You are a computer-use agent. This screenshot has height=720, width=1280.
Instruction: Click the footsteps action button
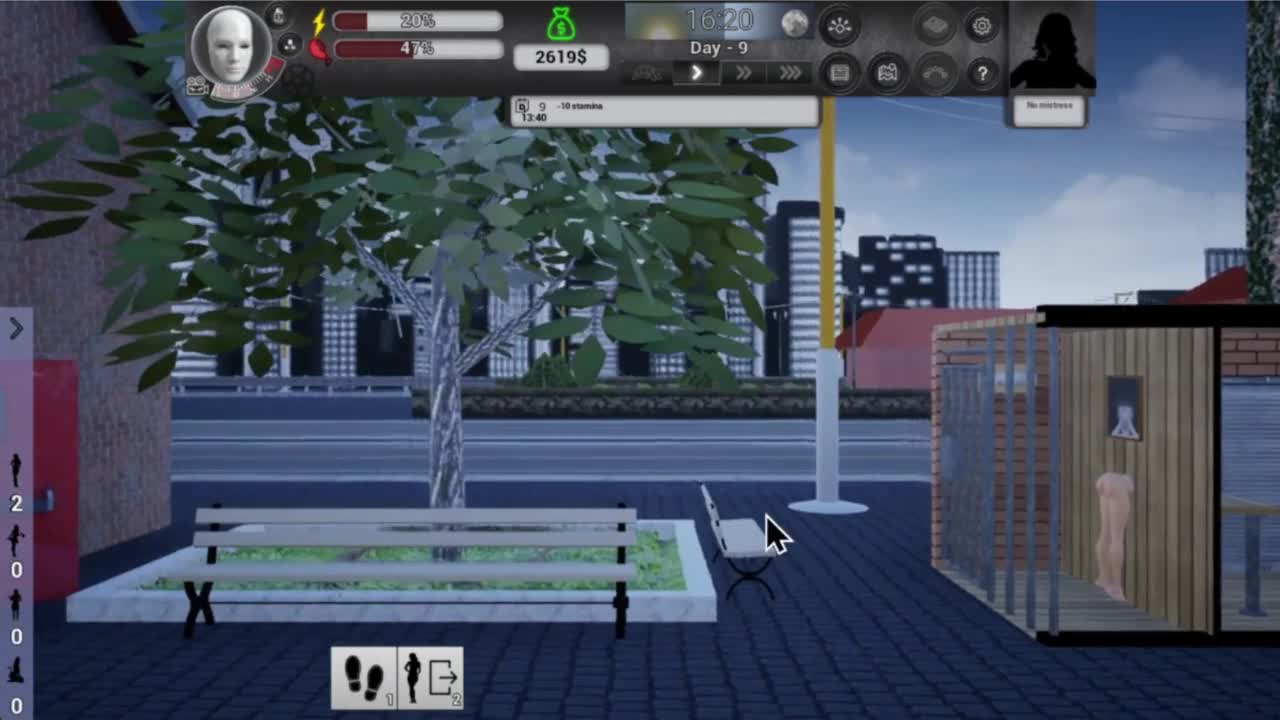[364, 677]
